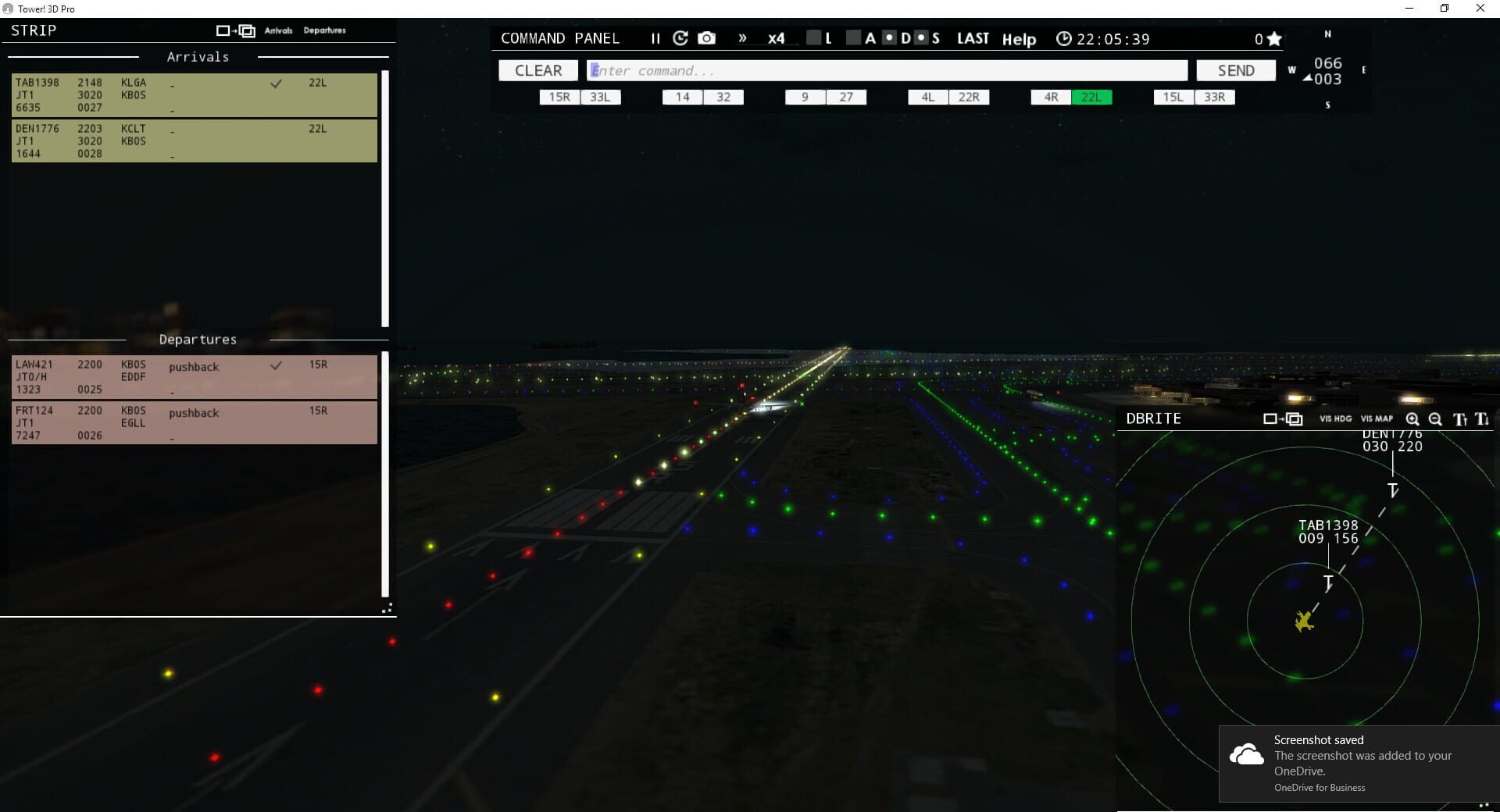Screen dimensions: 1500x812
Task: Click the replay icon next to pause
Action: [680, 37]
